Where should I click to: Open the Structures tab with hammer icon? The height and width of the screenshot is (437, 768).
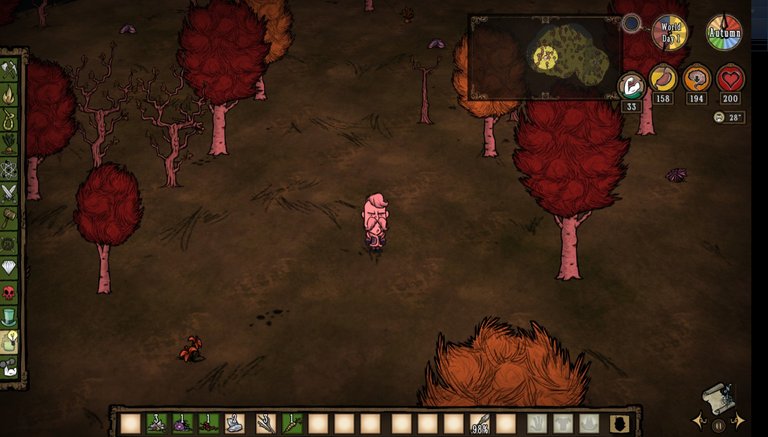pos(10,217)
